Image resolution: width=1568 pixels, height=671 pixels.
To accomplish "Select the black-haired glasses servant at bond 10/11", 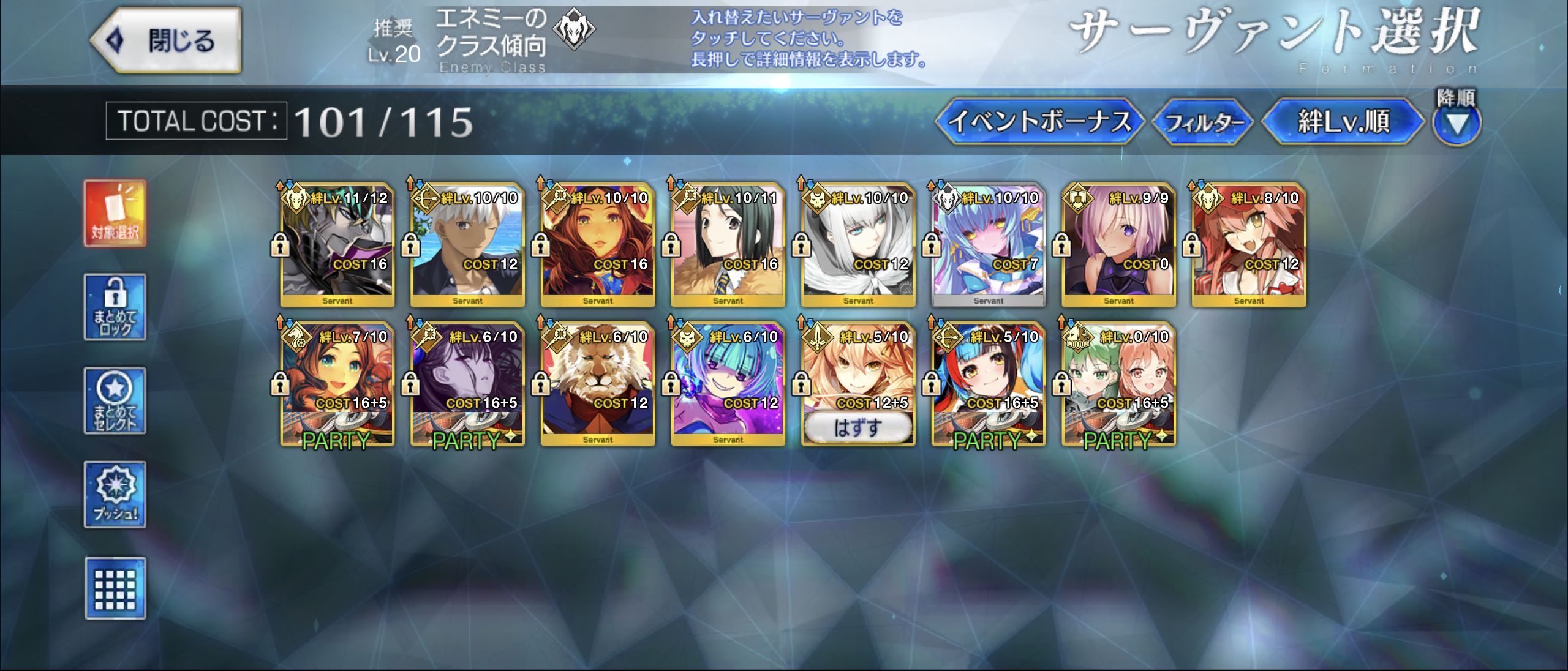I will [728, 245].
